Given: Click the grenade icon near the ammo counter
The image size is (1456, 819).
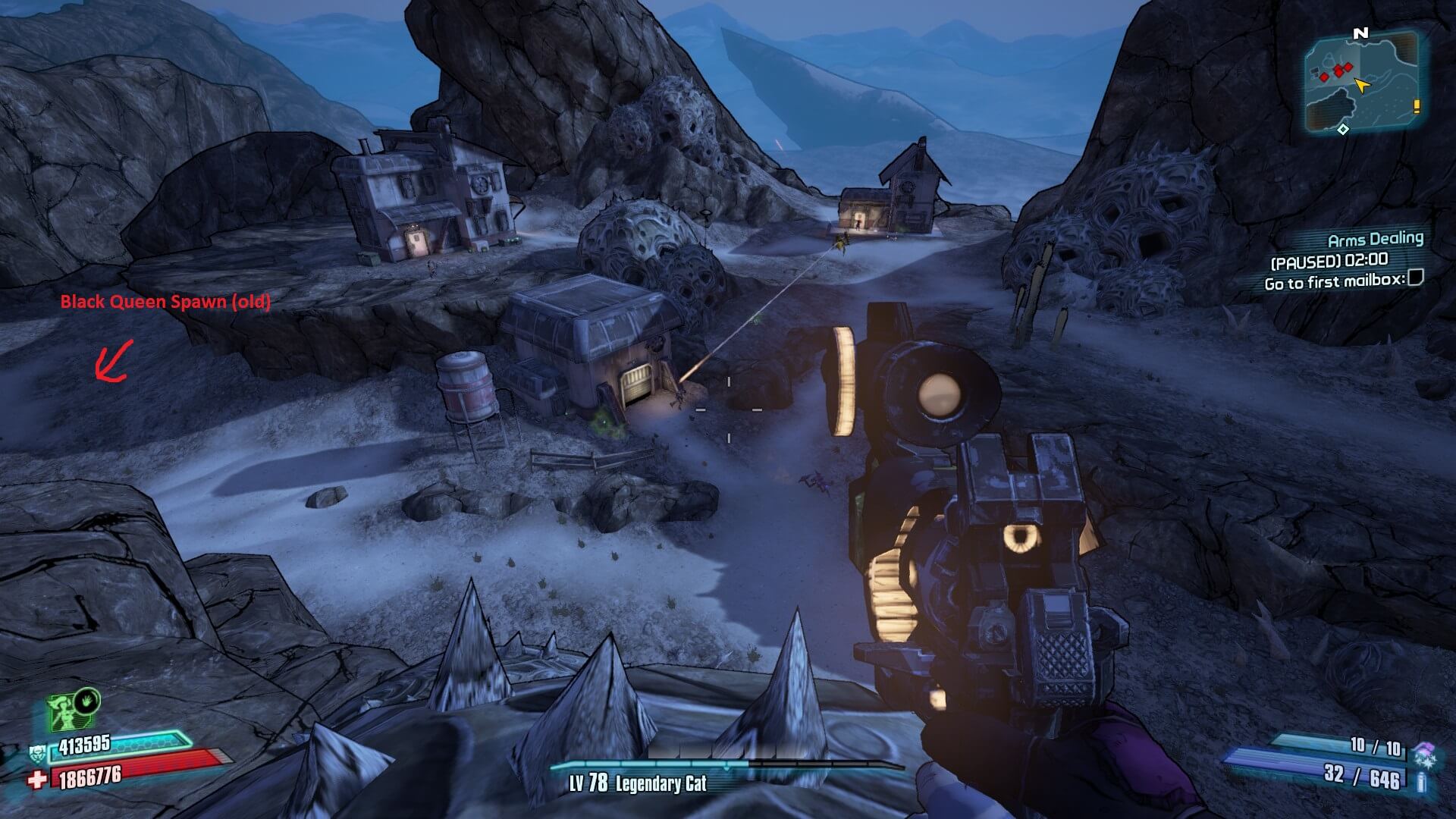Looking at the screenshot, I should 1426,751.
